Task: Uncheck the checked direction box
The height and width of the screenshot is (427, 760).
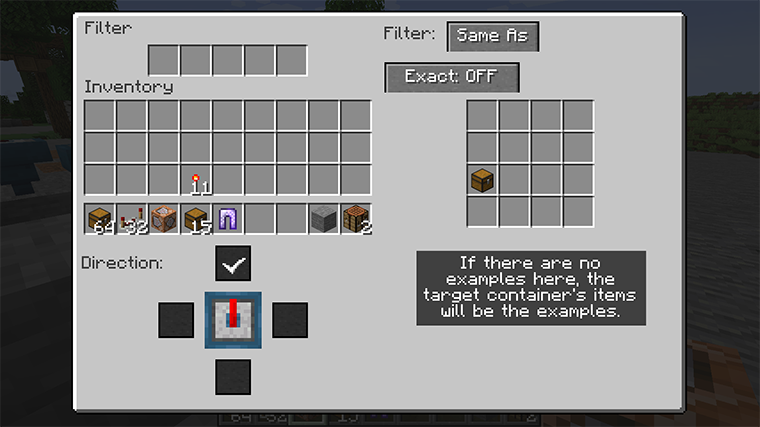Action: point(233,263)
